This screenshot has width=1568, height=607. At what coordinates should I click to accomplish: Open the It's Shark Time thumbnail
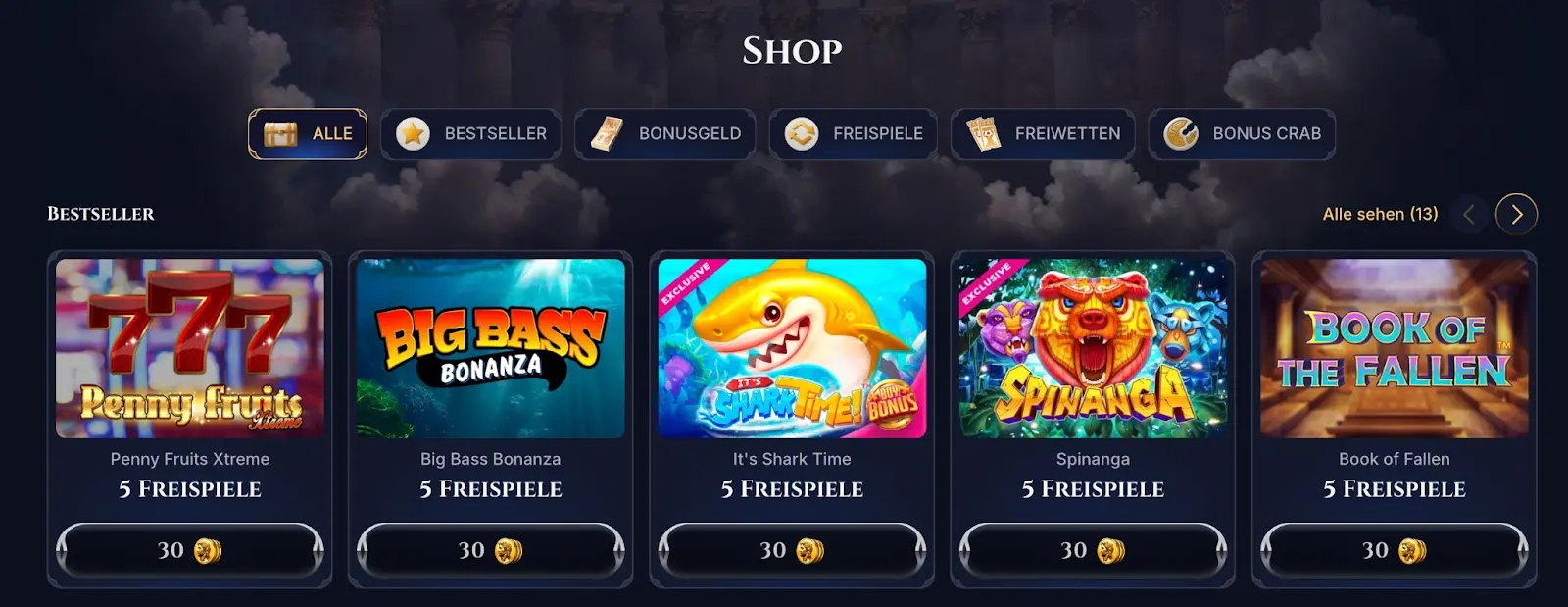(x=792, y=348)
